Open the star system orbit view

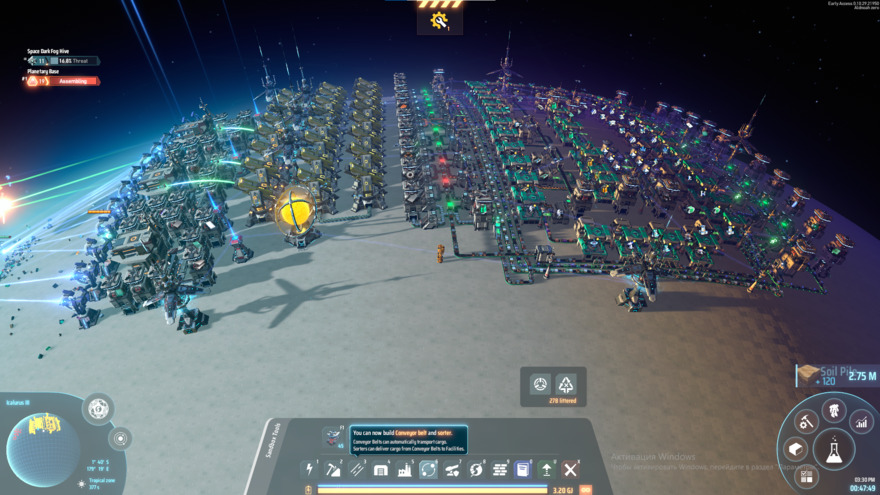pos(120,438)
